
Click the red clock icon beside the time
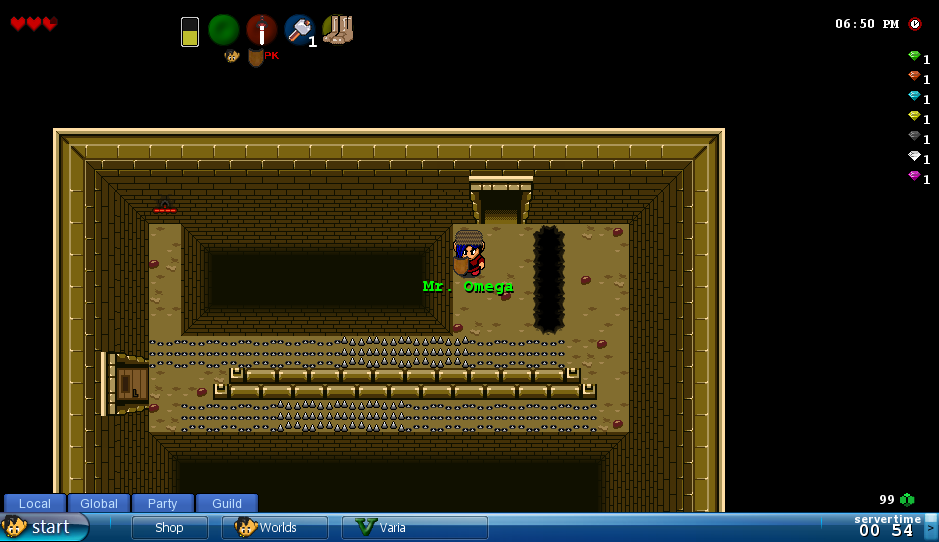tap(915, 24)
